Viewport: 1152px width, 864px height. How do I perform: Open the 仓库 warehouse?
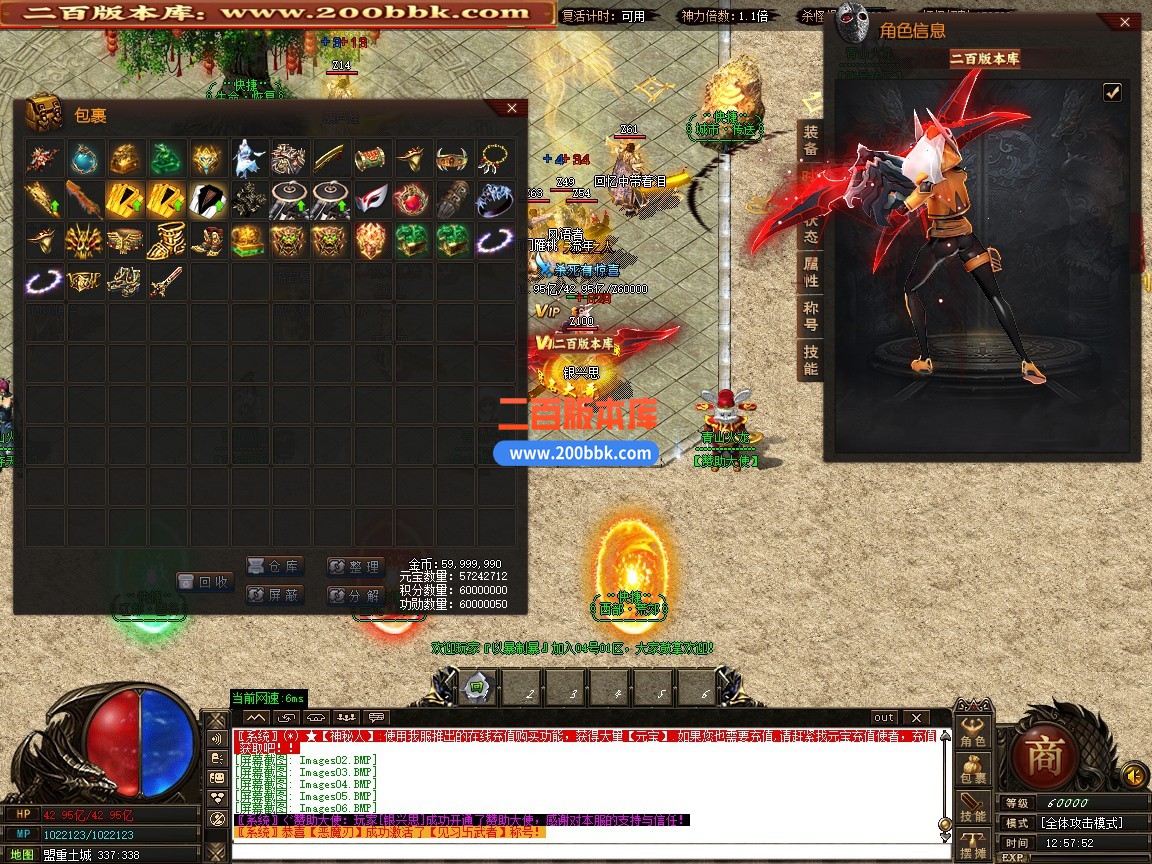point(275,566)
